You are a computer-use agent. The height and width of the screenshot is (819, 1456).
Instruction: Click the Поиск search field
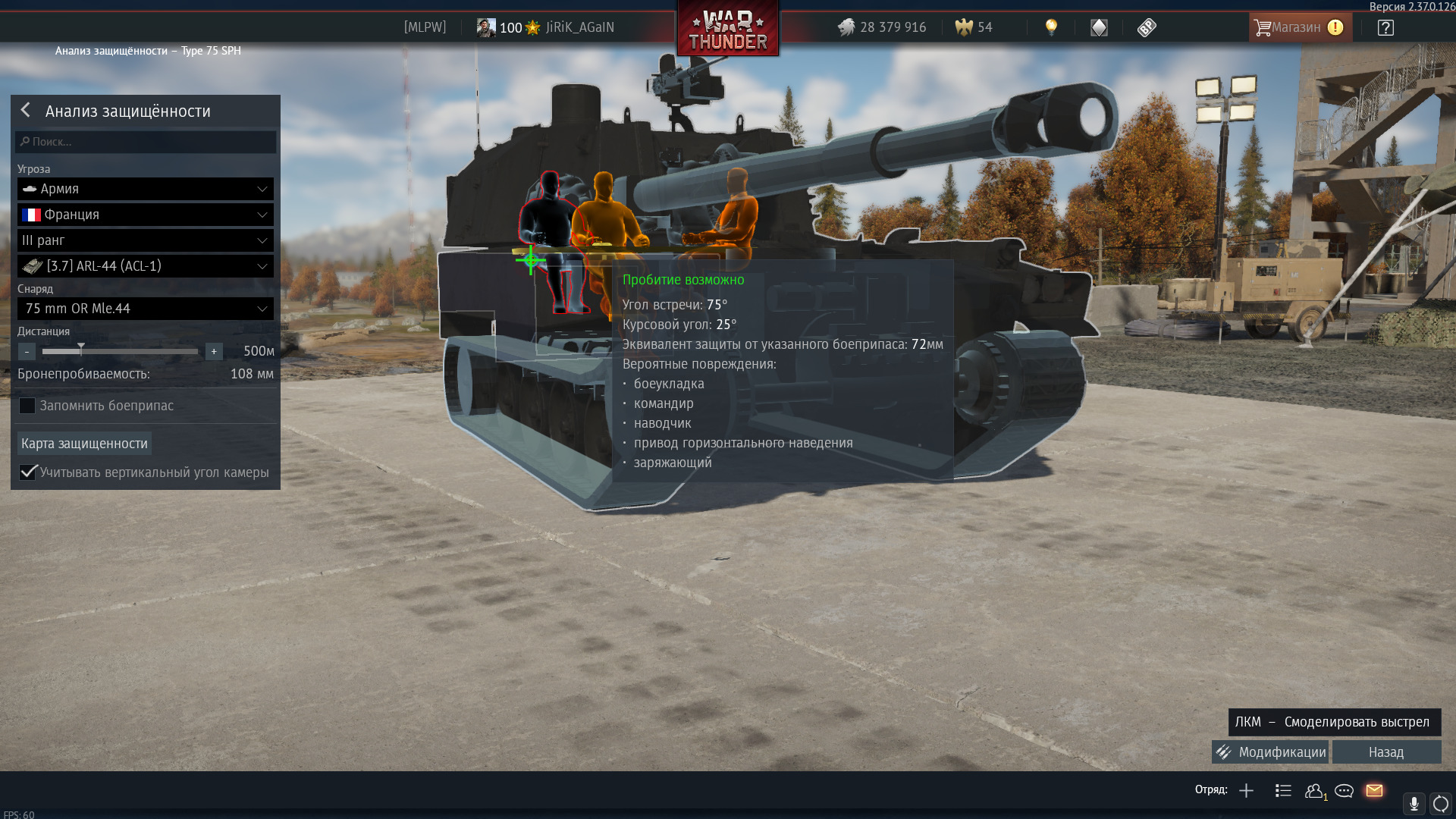146,142
